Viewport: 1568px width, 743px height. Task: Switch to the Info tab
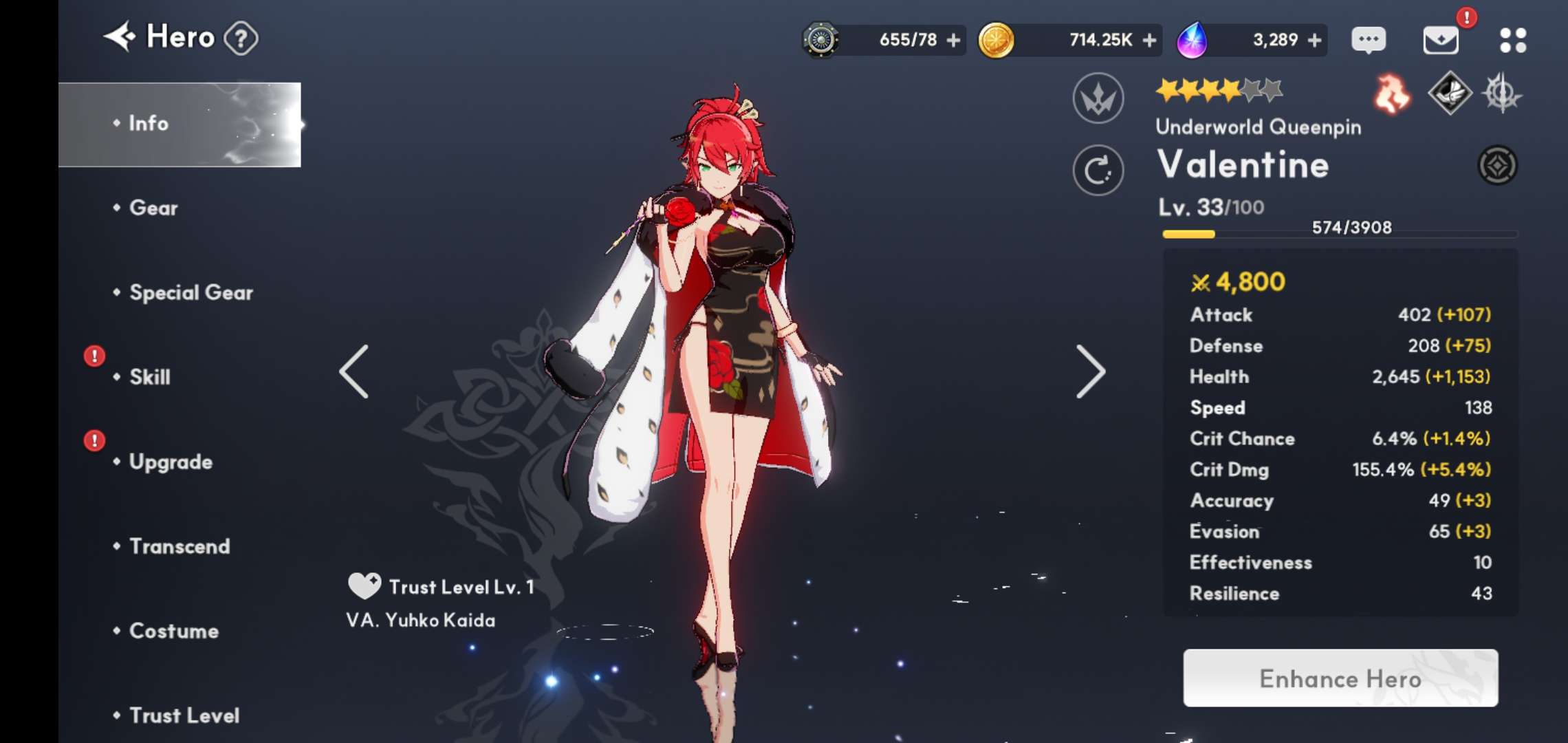(x=149, y=124)
